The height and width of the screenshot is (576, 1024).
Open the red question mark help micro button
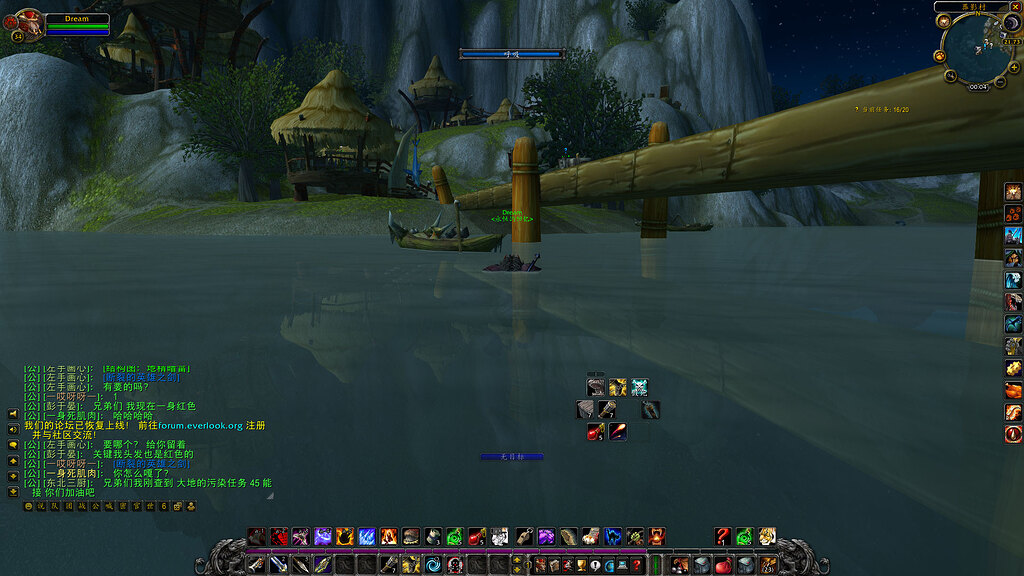[637, 565]
